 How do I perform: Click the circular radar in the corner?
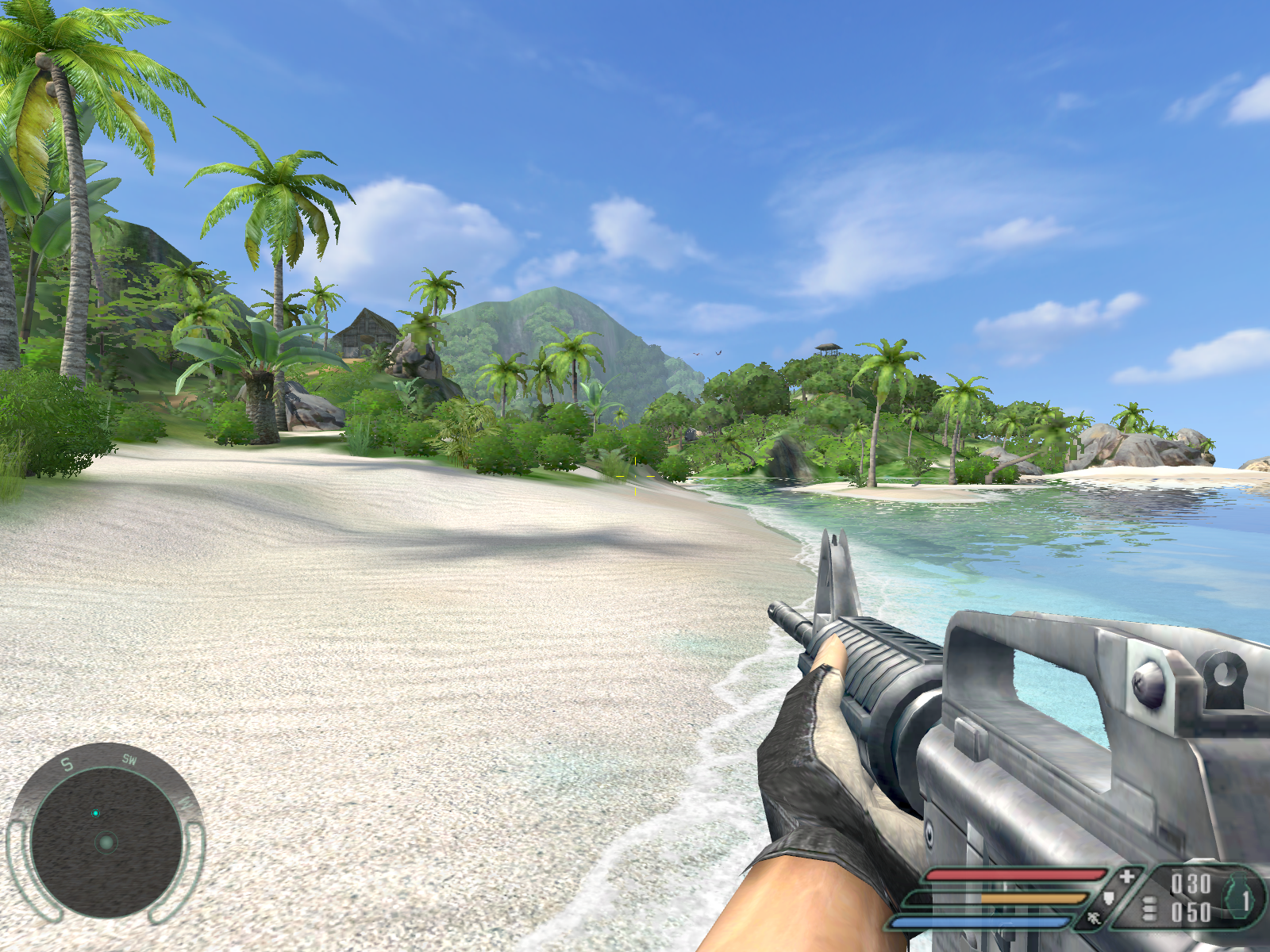(106, 841)
